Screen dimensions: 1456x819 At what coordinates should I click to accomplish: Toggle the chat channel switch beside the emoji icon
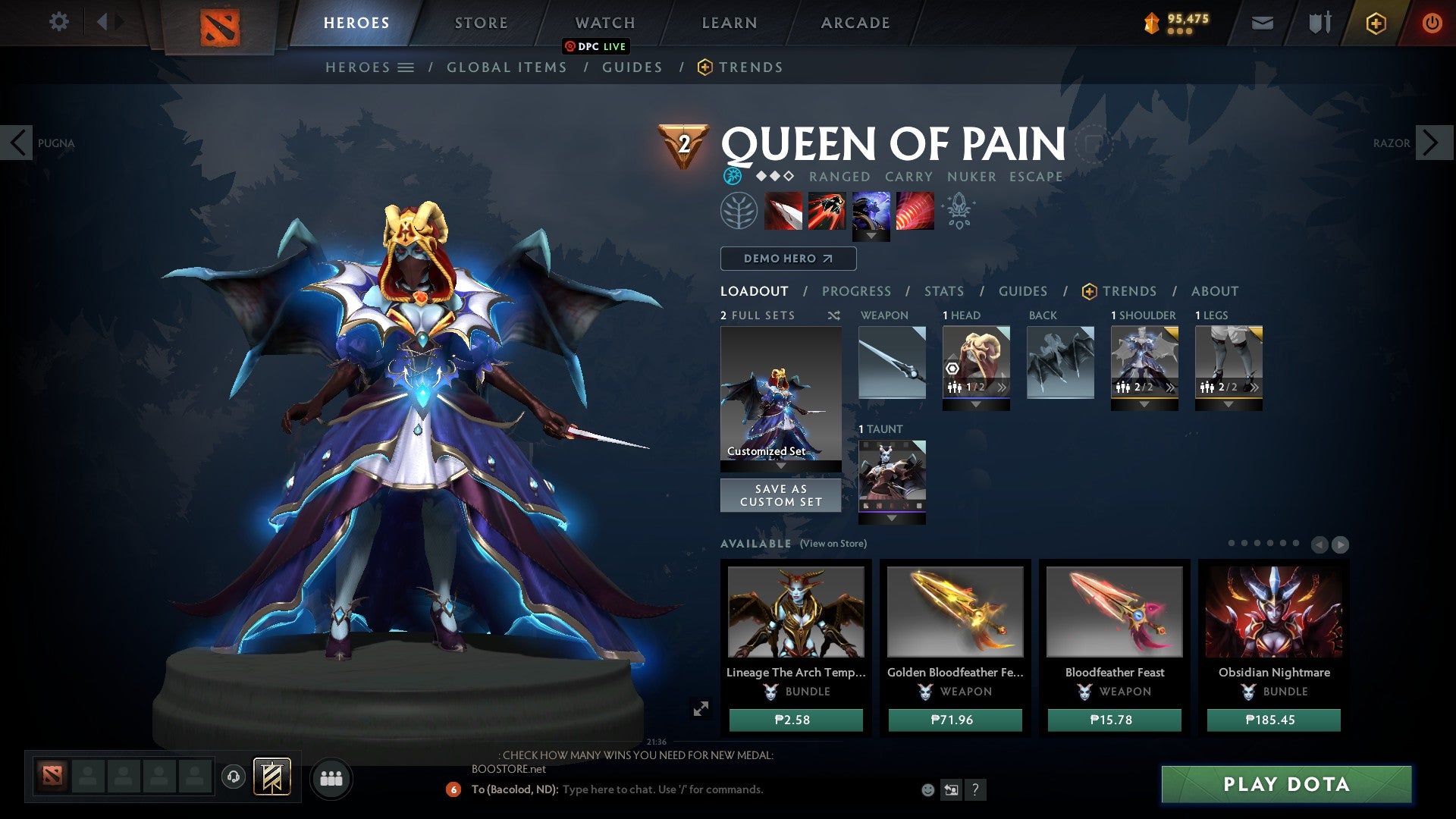(x=951, y=789)
